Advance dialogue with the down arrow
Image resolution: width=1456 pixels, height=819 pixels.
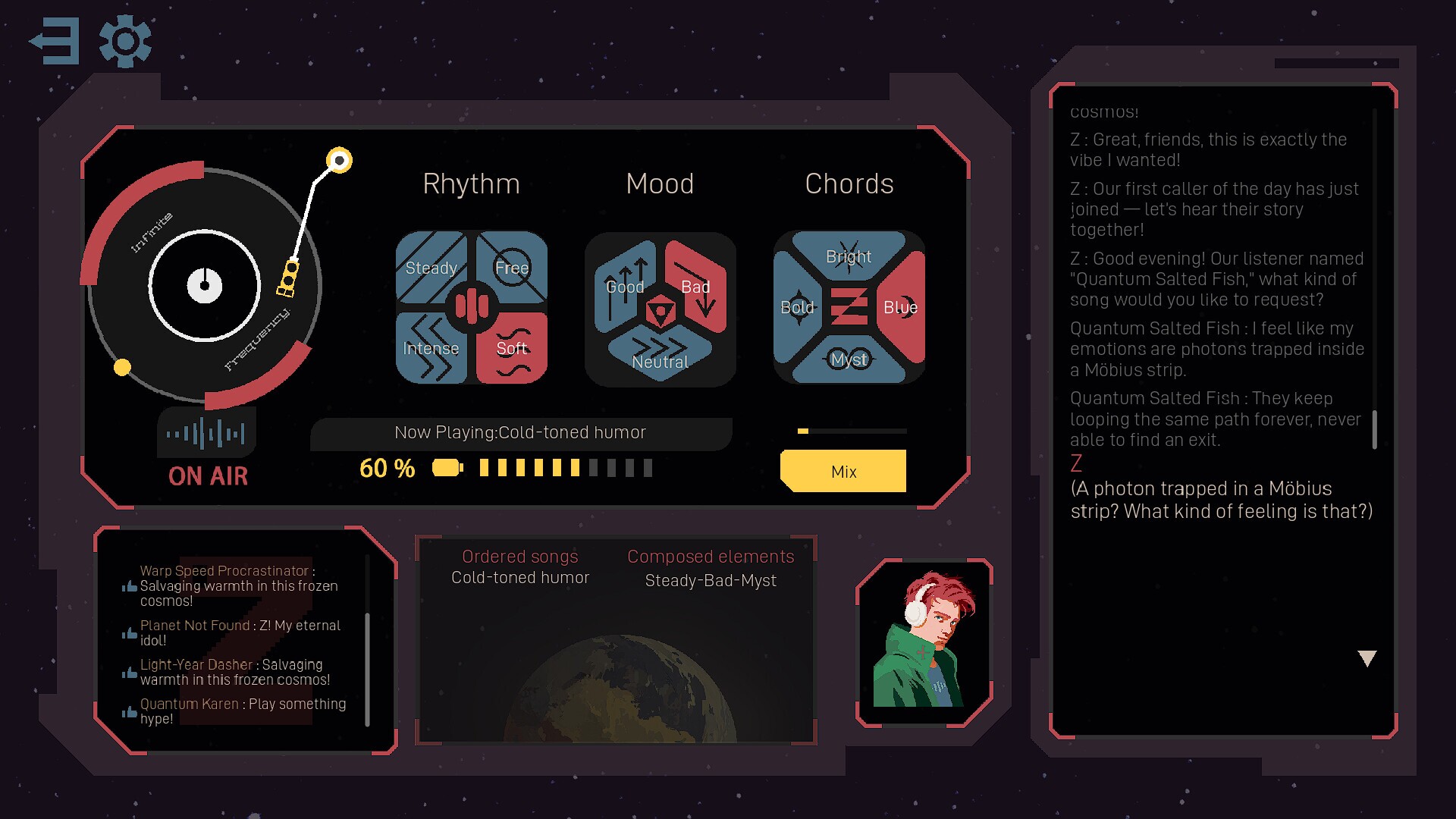(1367, 658)
